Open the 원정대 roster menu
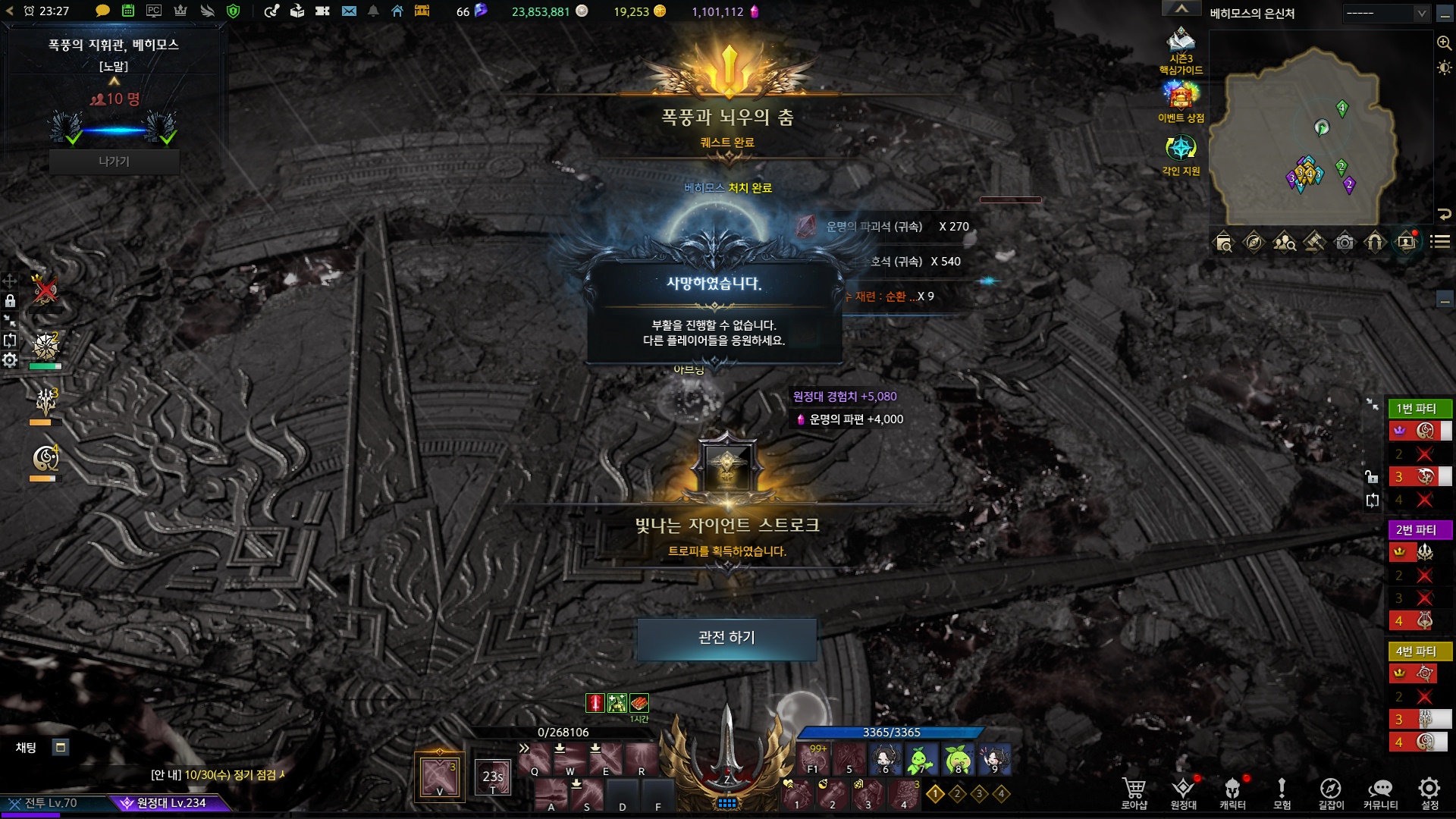 pos(1183,793)
